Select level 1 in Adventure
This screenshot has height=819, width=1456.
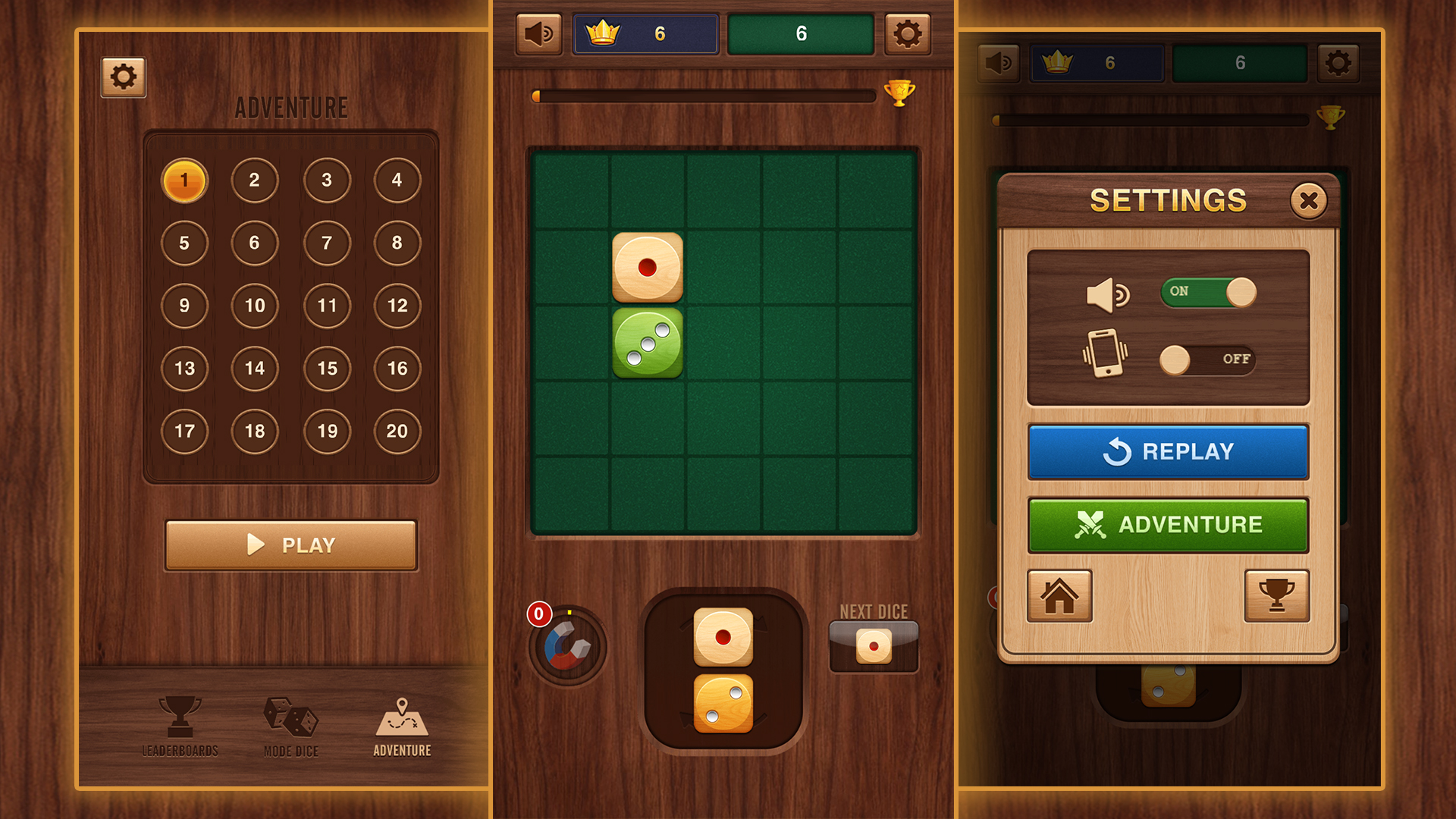pyautogui.click(x=184, y=180)
